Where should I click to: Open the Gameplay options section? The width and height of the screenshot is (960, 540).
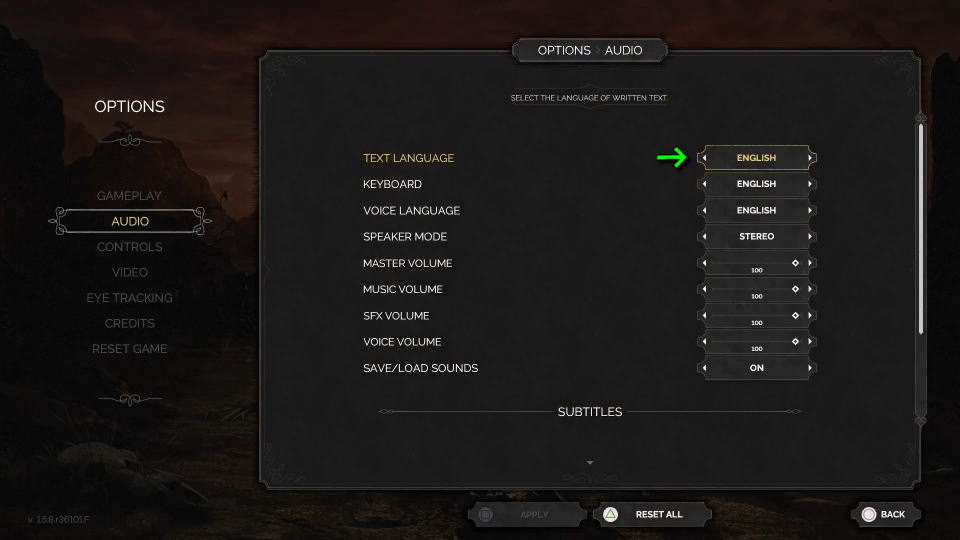tap(129, 195)
